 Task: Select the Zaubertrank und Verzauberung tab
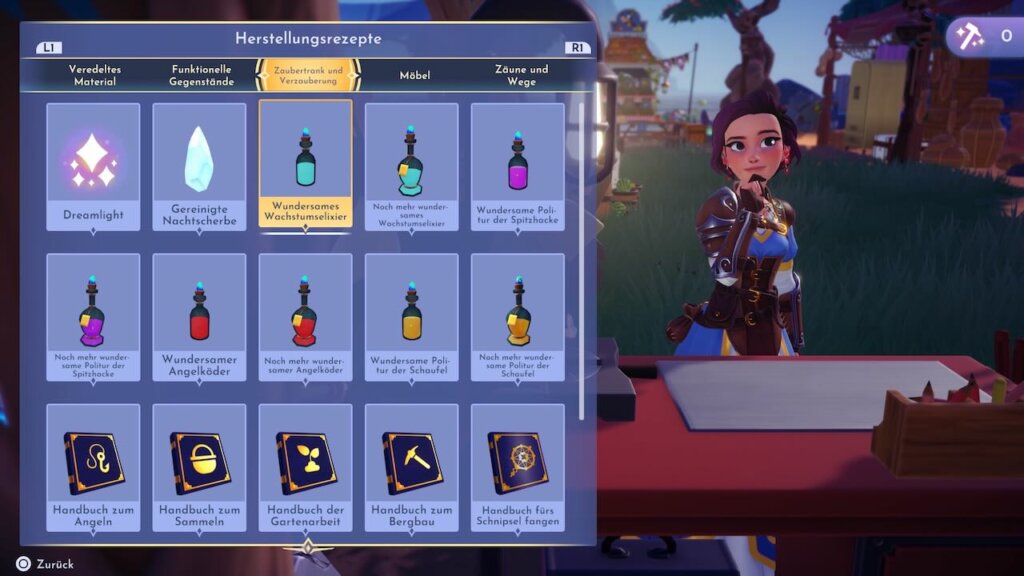(307, 76)
